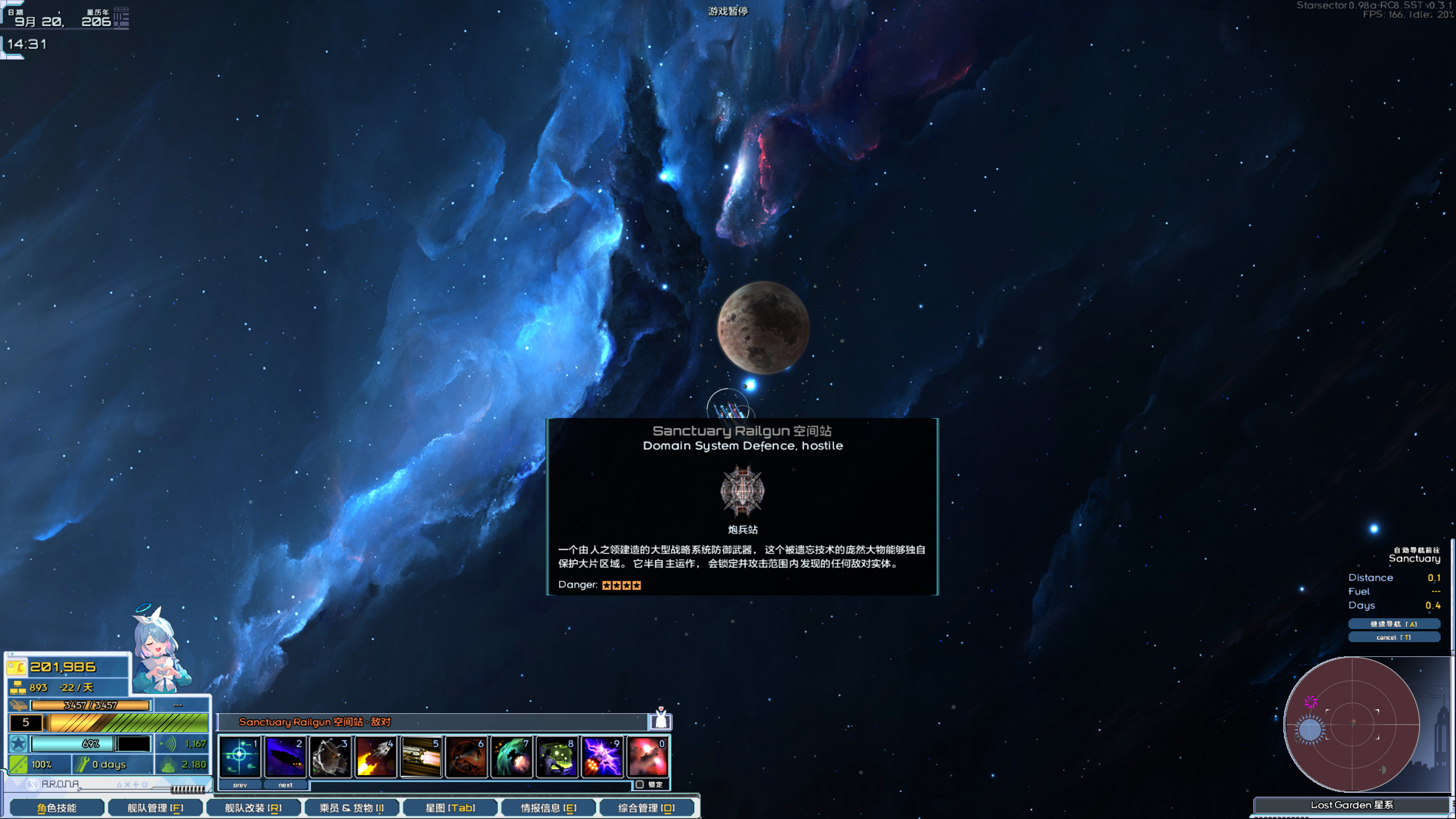Cancel the autopilot course to Sanctuary
1456x819 pixels.
1393,637
